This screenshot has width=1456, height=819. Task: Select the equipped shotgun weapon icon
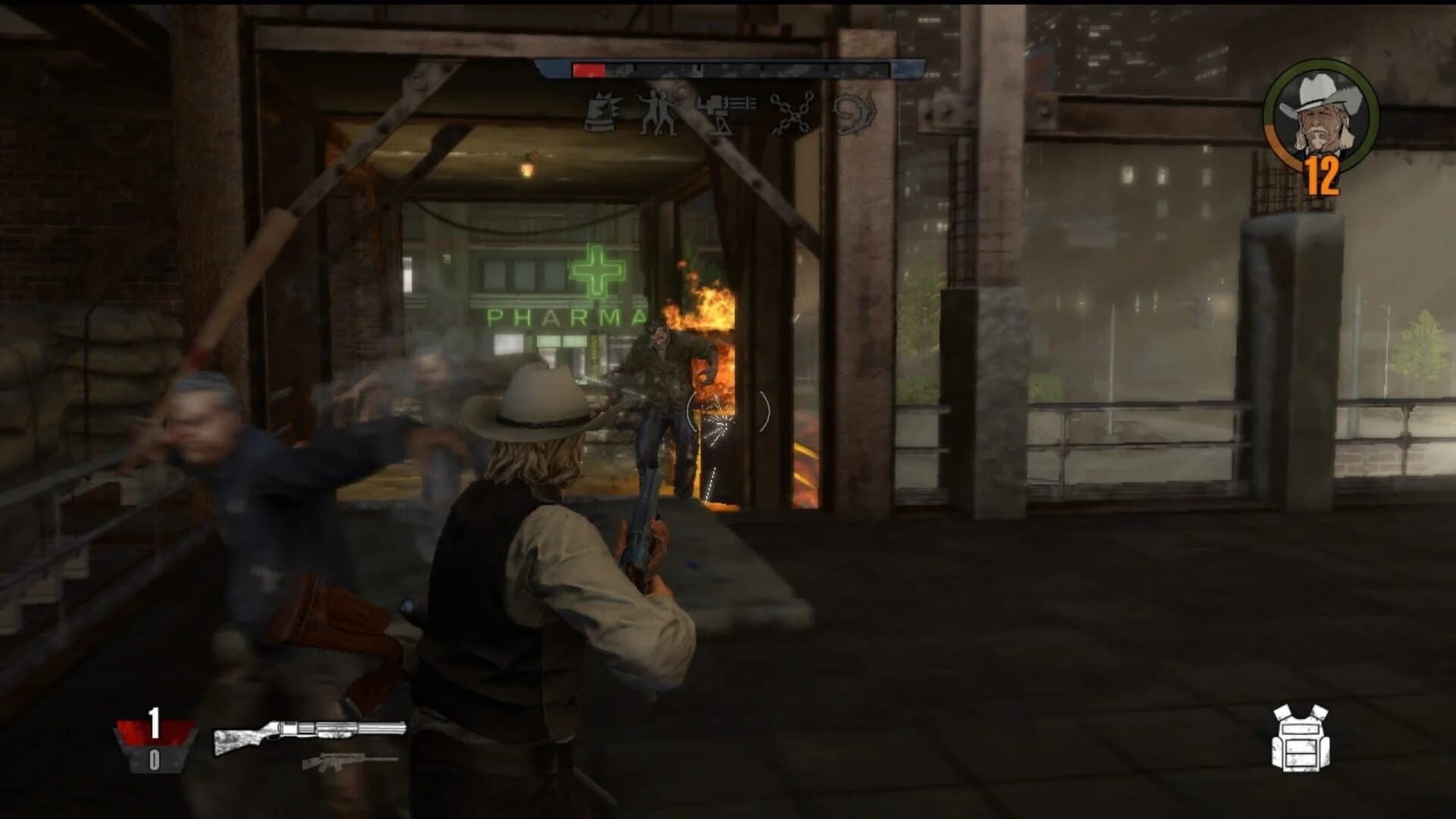307,733
